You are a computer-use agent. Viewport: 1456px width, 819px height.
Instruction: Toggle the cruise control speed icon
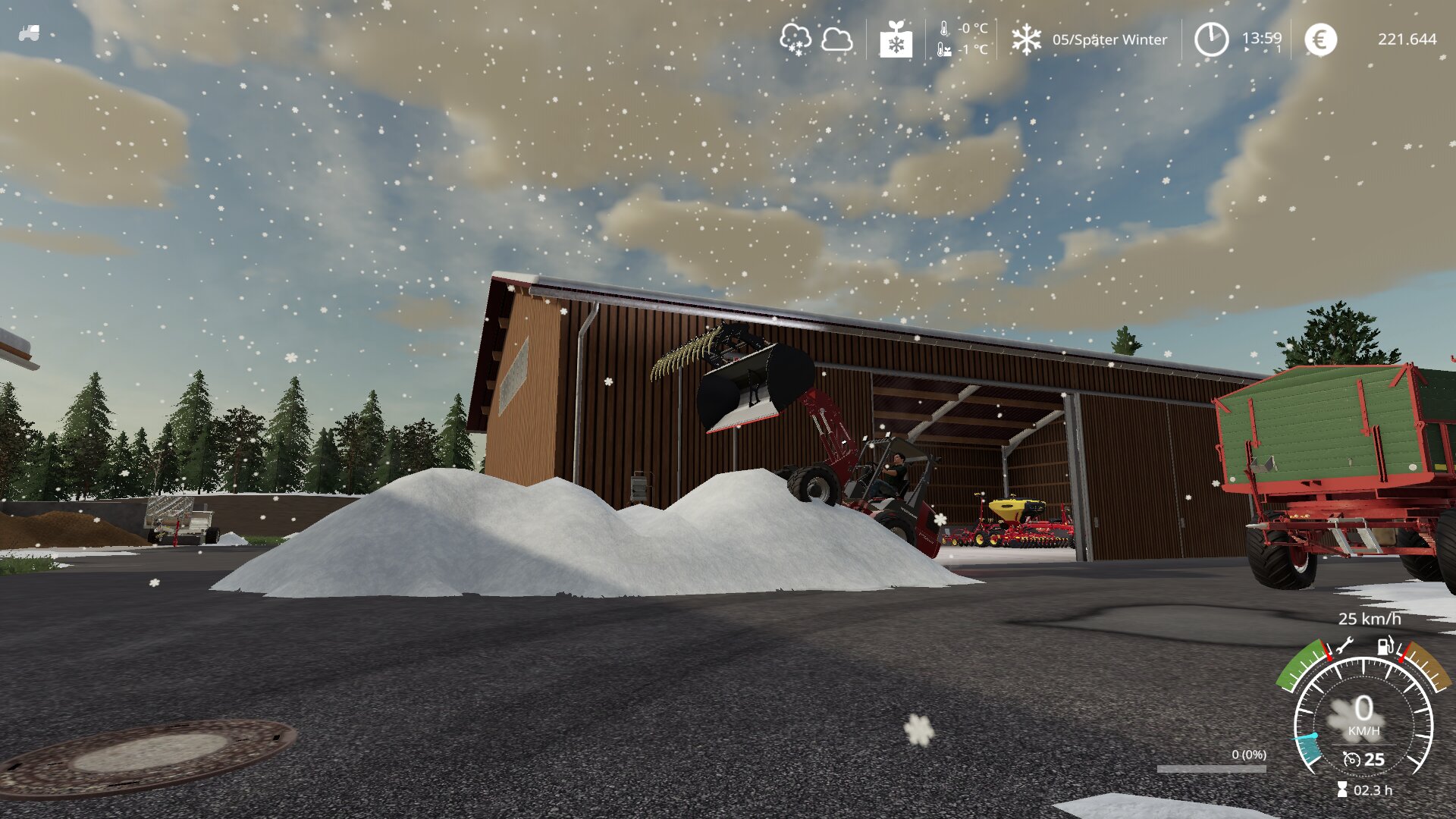coord(1351,759)
